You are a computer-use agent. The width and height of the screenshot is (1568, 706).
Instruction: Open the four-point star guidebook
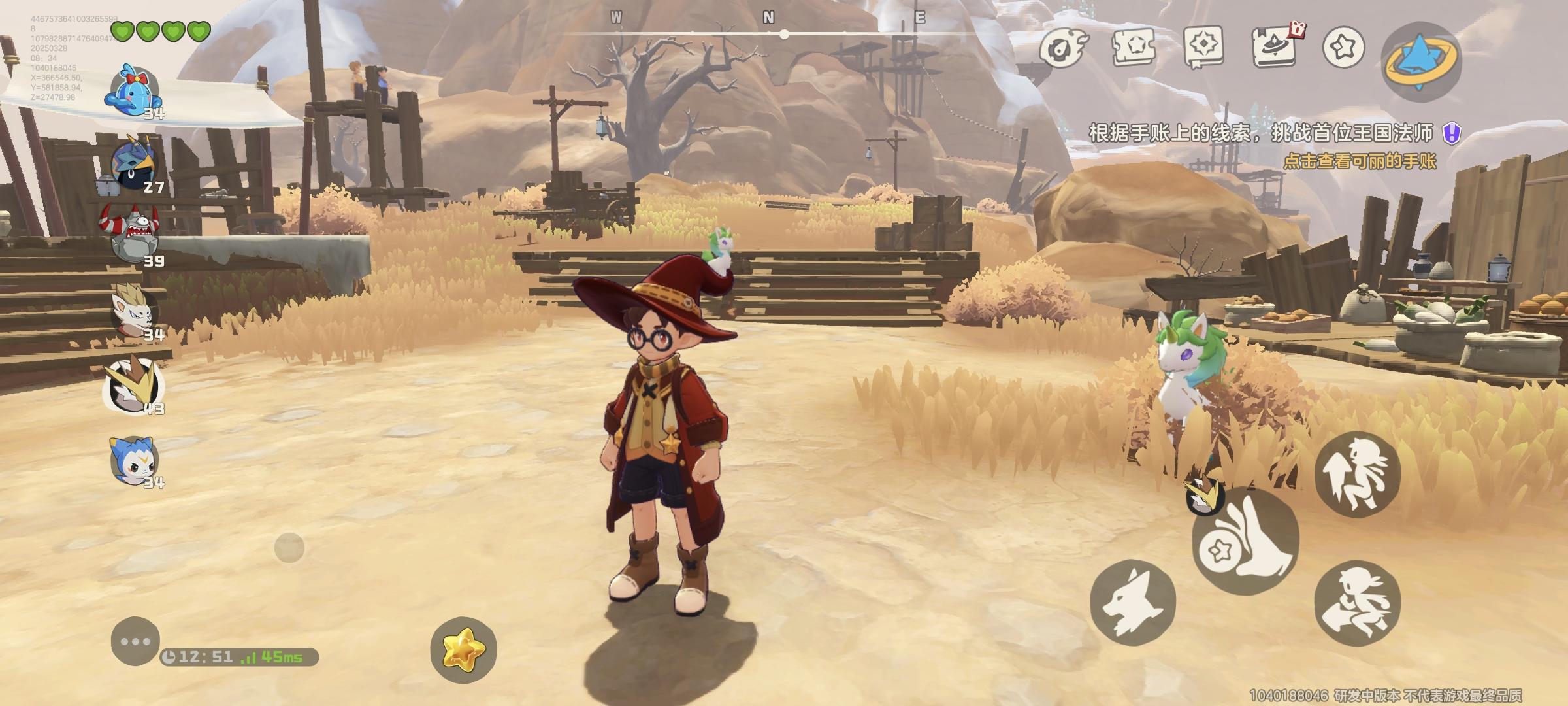tap(1203, 47)
